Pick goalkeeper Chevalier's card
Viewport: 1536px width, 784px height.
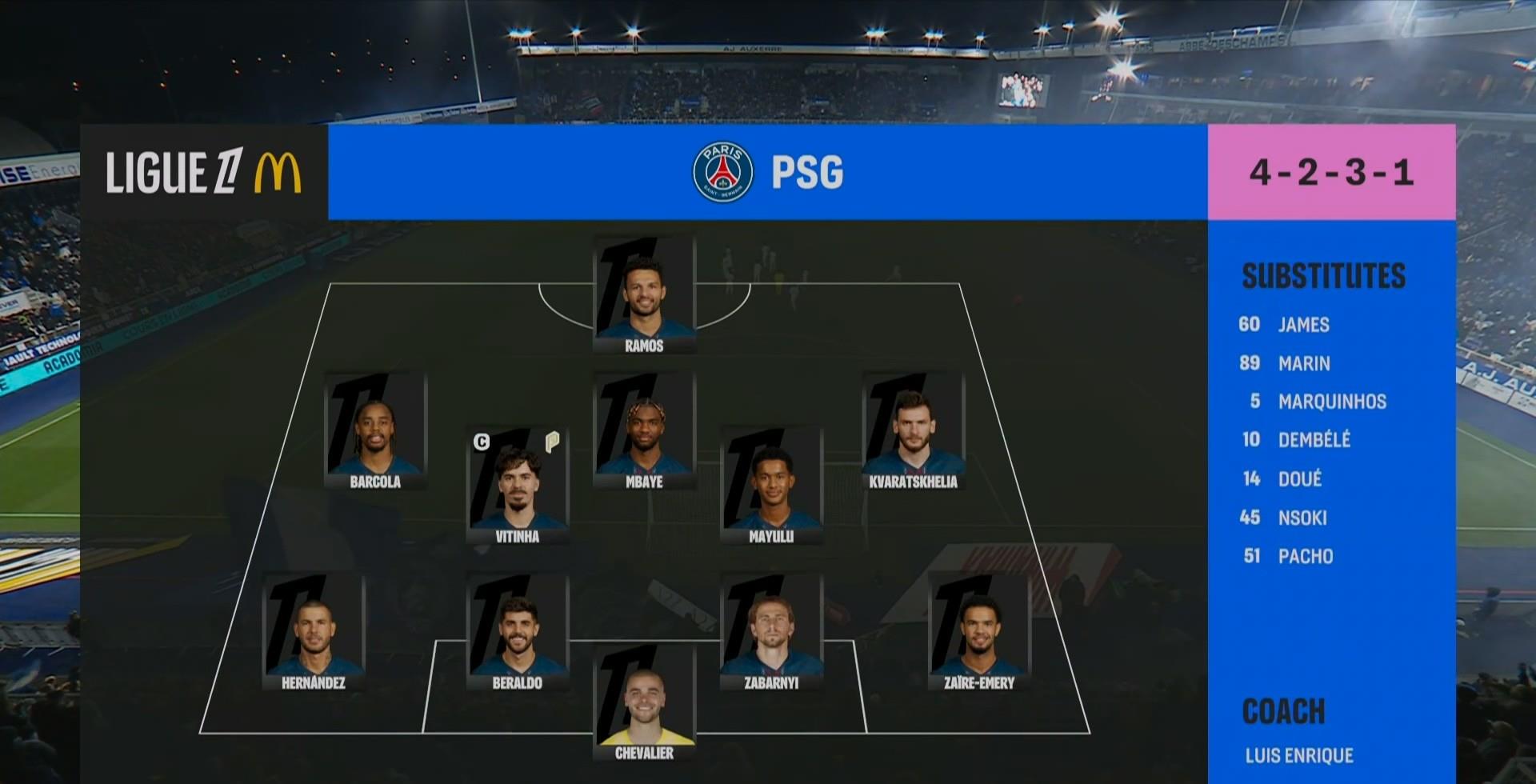(644, 702)
